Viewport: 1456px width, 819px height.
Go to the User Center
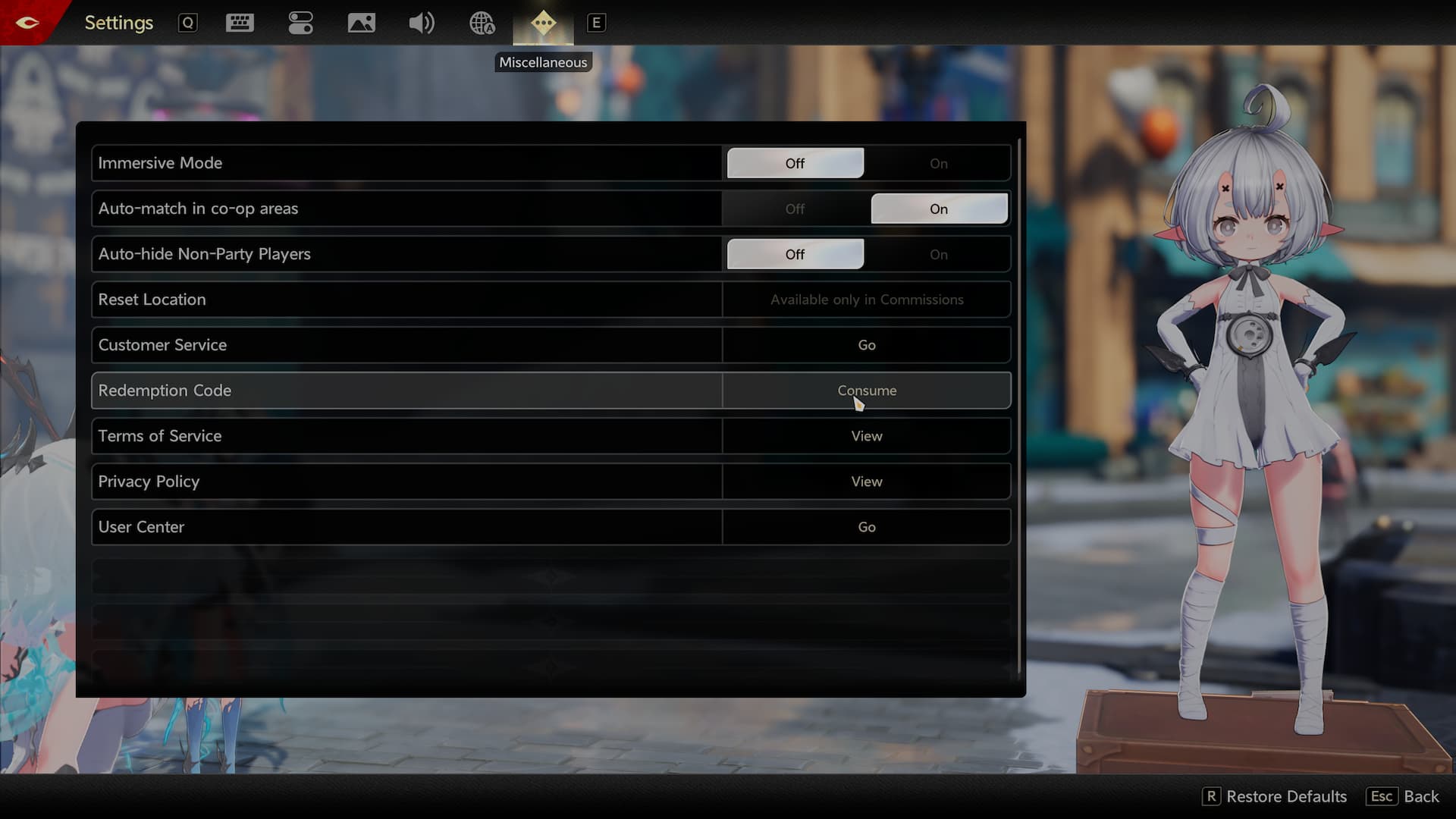pos(866,527)
